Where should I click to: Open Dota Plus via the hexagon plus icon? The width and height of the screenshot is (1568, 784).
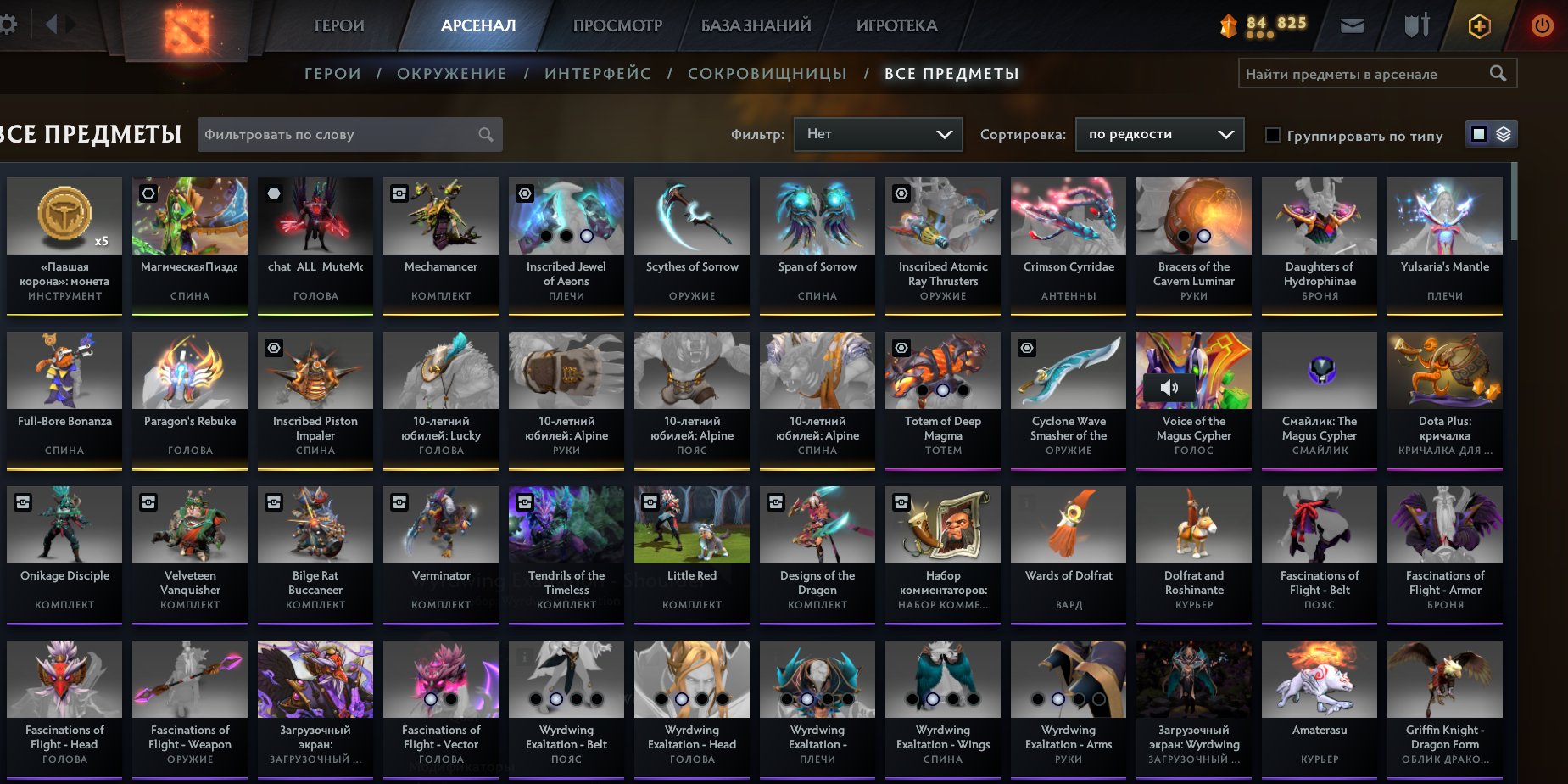tap(1479, 25)
